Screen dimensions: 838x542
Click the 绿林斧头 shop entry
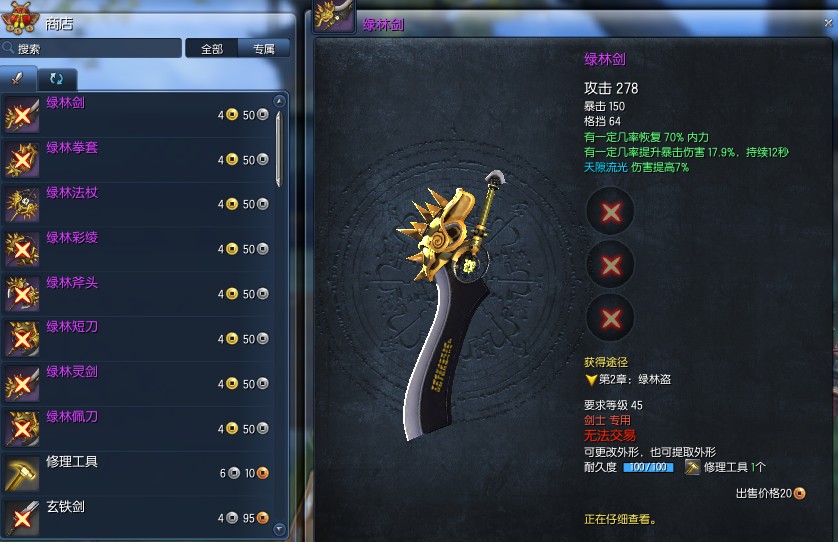pyautogui.click(x=140, y=294)
